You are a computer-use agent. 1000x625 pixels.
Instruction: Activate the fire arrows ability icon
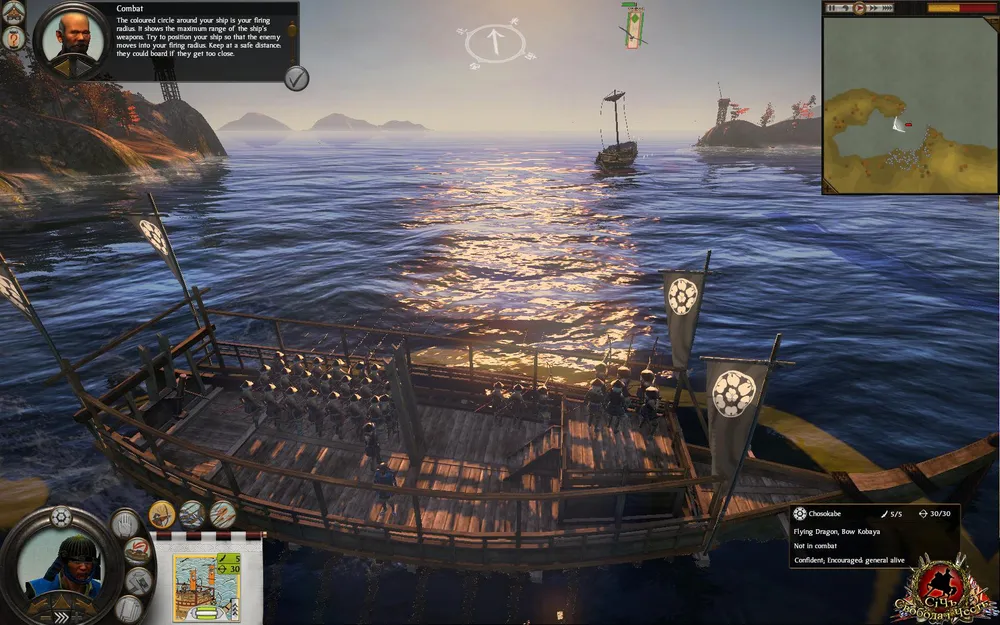[x=222, y=514]
